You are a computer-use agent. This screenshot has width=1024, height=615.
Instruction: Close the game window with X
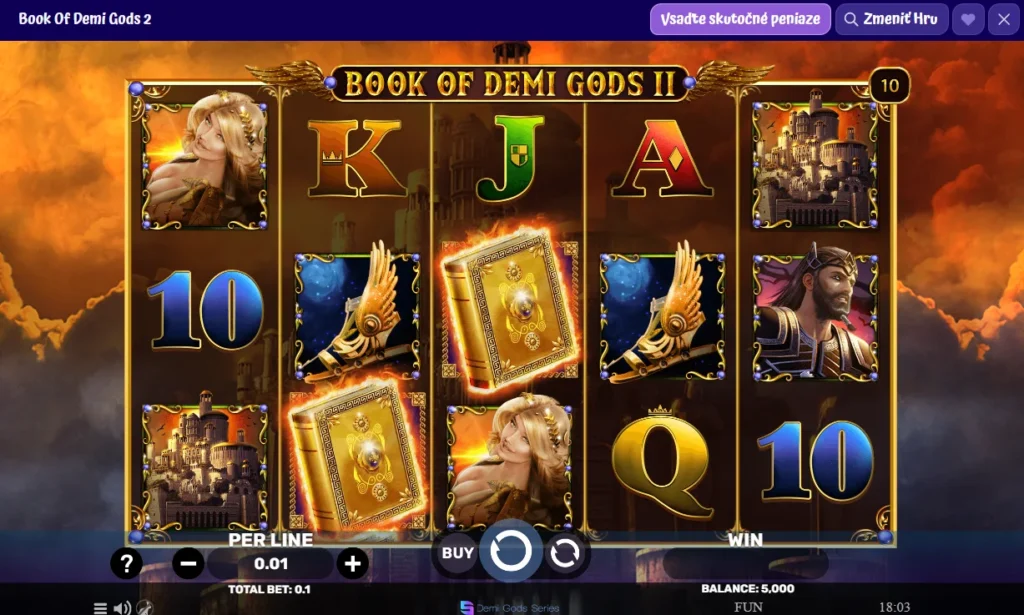coord(1003,19)
